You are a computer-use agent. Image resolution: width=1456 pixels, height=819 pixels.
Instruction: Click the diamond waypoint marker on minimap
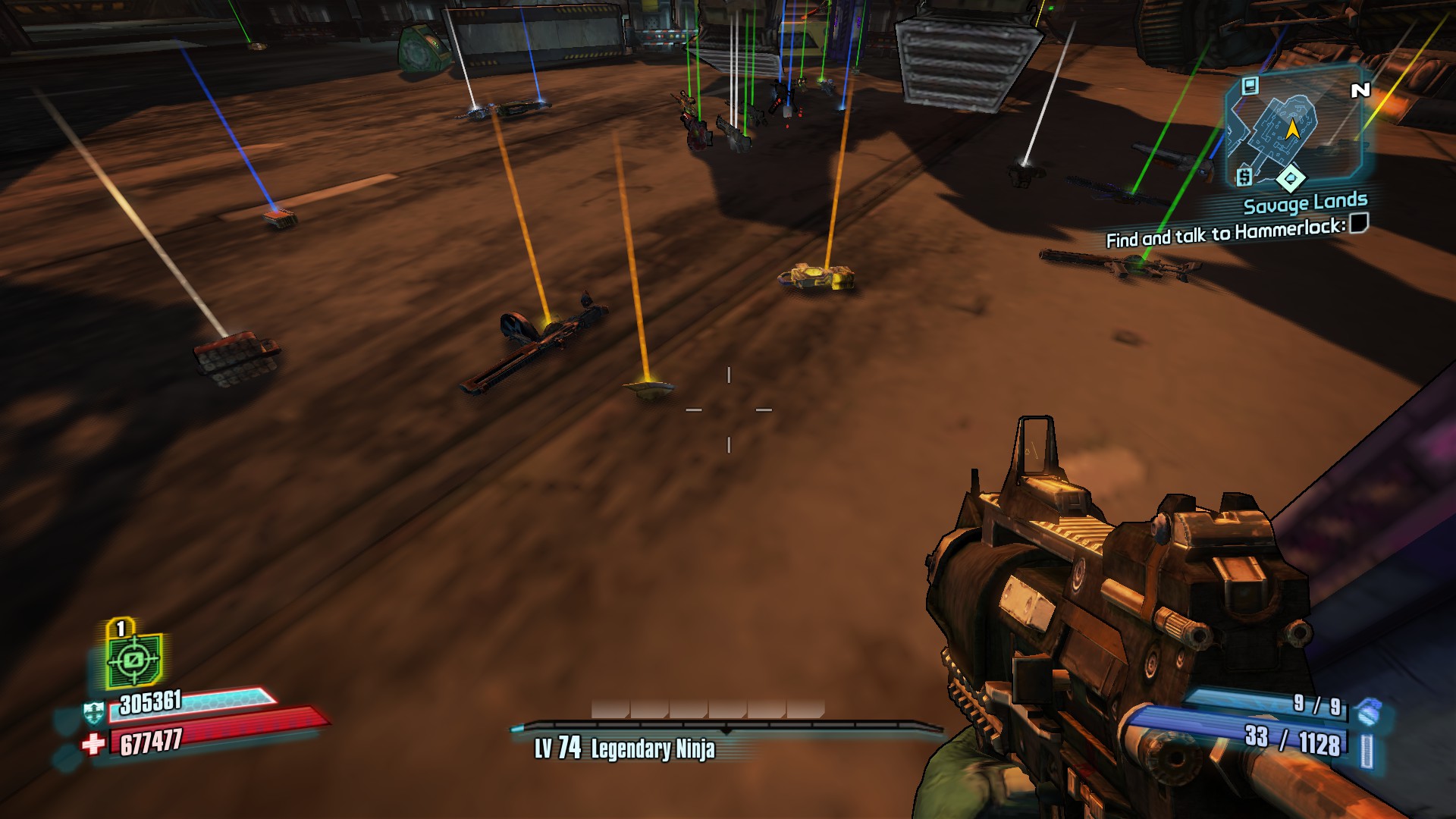1291,177
